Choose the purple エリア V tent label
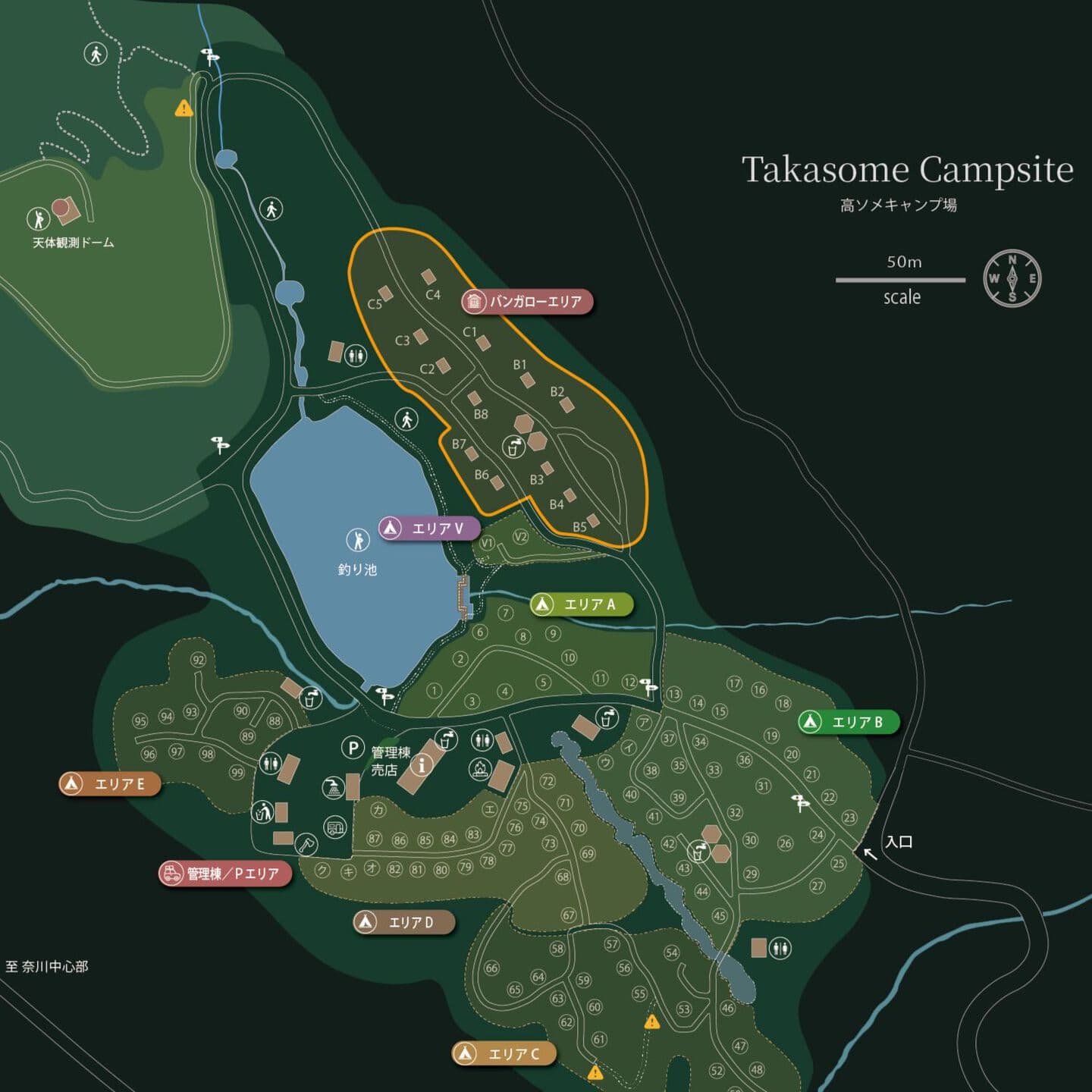1092x1092 pixels. click(430, 528)
